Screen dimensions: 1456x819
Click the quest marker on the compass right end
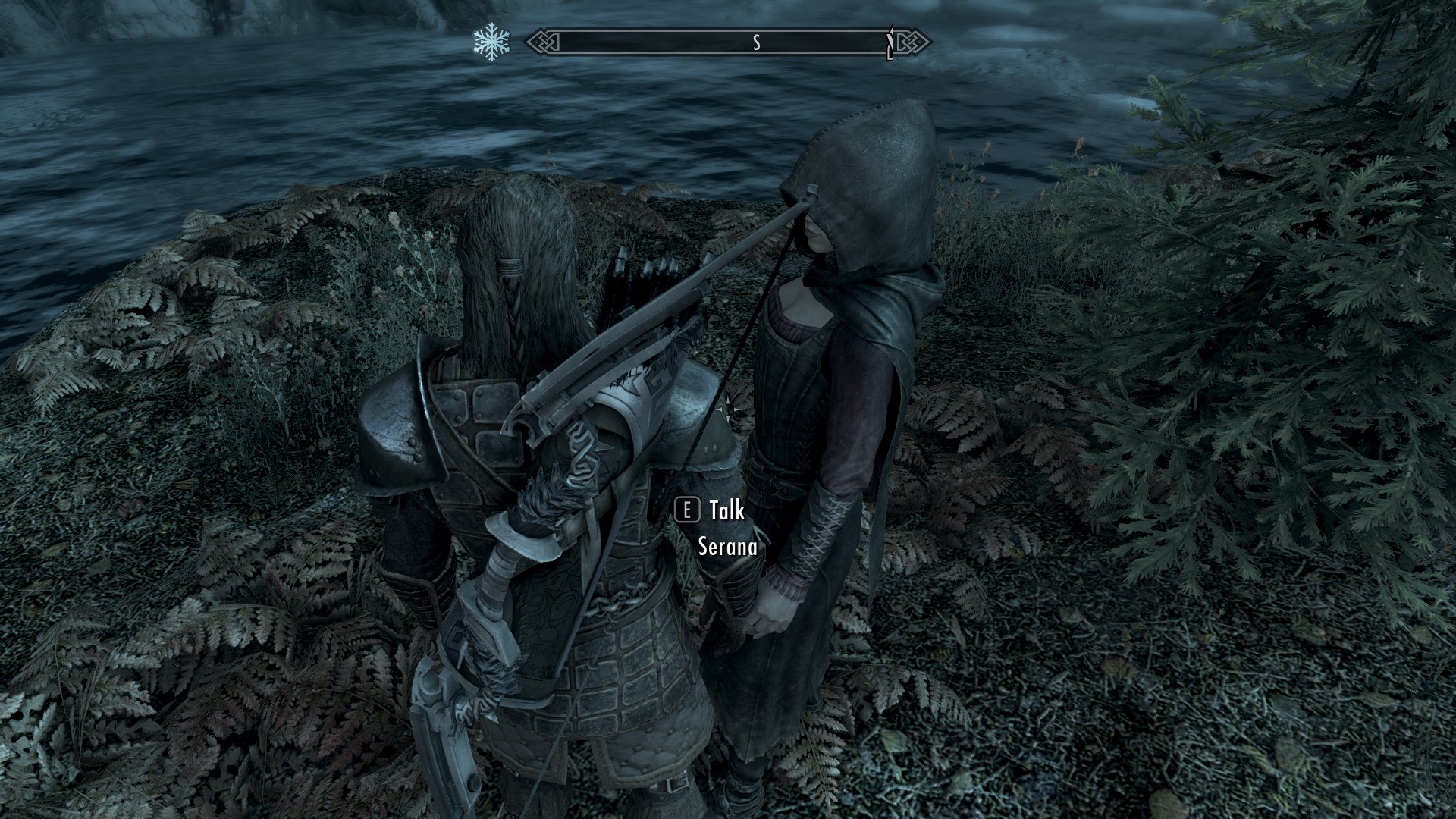click(x=892, y=39)
